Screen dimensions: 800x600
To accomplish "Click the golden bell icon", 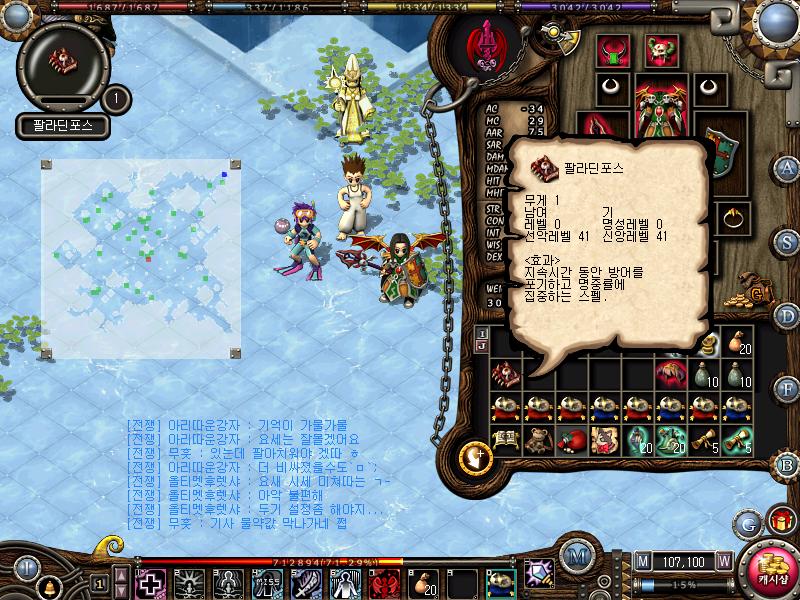I will pyautogui.click(x=47, y=586).
